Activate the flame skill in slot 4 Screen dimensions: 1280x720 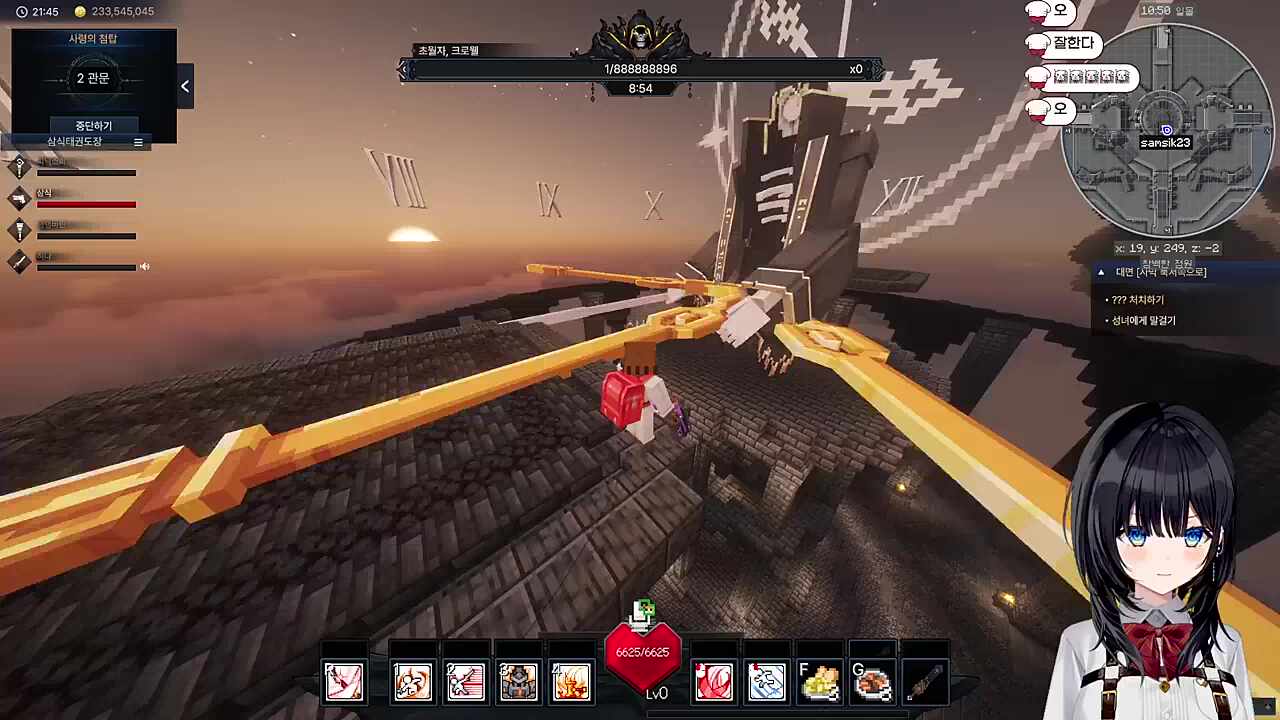point(571,682)
